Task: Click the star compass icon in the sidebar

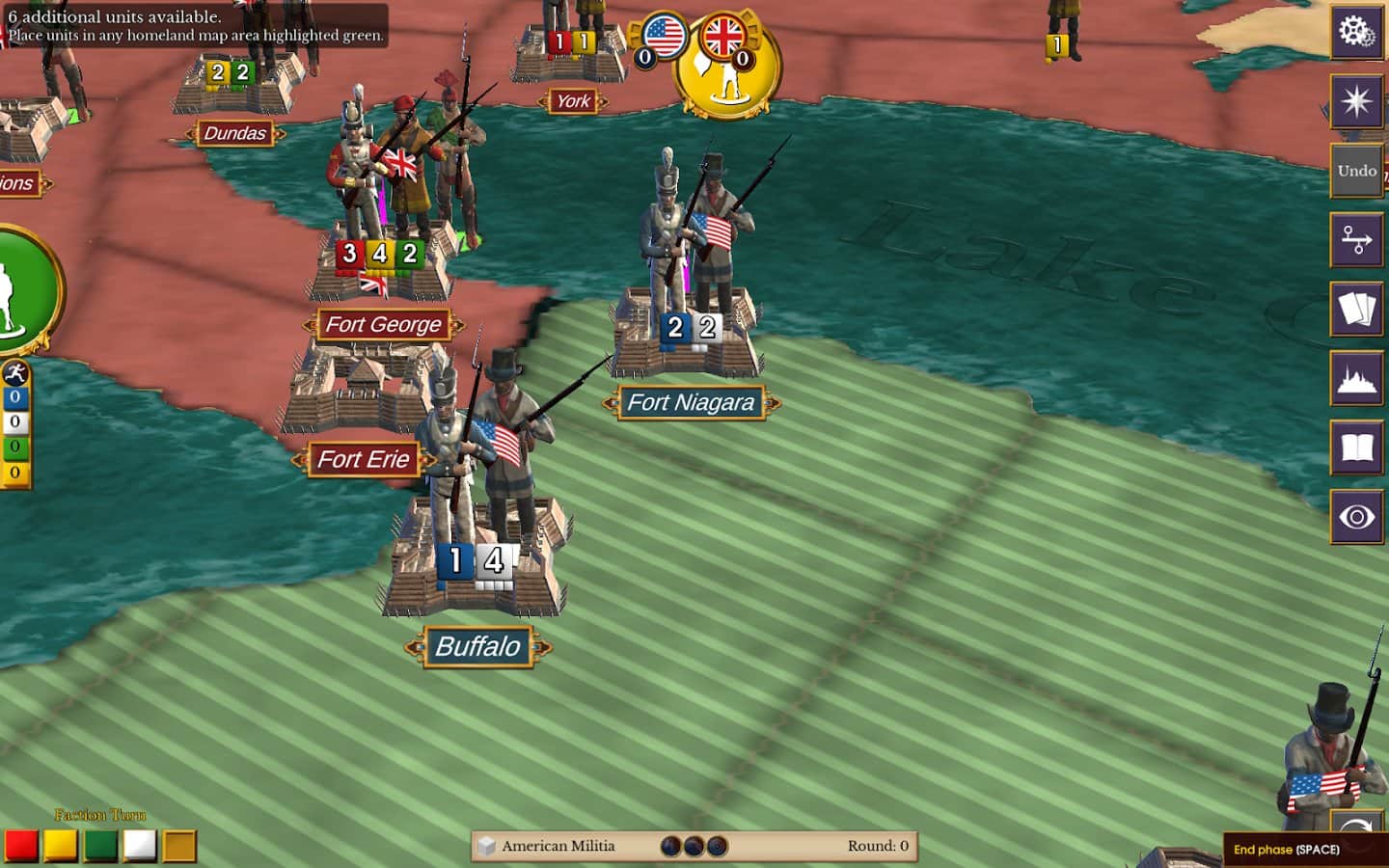Action: (1357, 101)
